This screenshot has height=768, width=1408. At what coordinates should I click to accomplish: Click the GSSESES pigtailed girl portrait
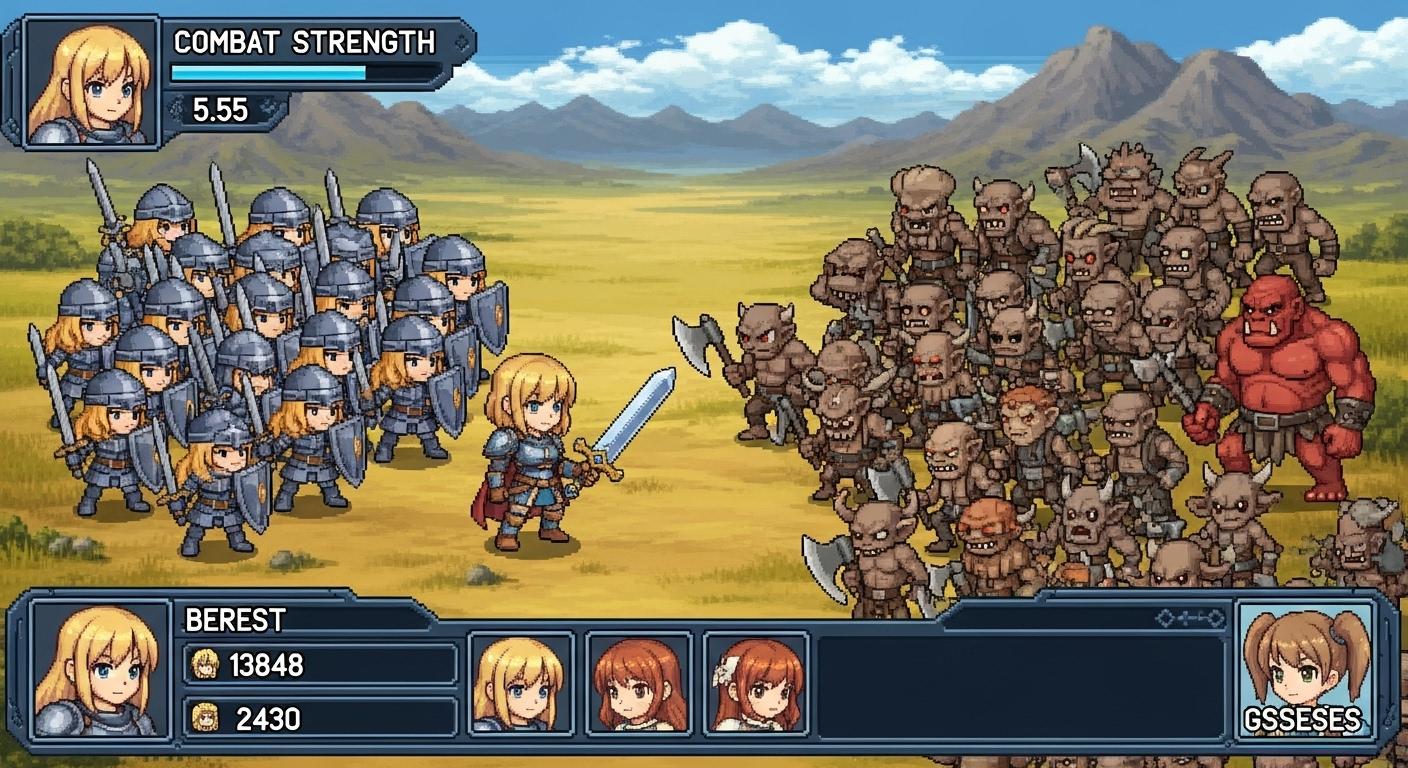click(1304, 670)
